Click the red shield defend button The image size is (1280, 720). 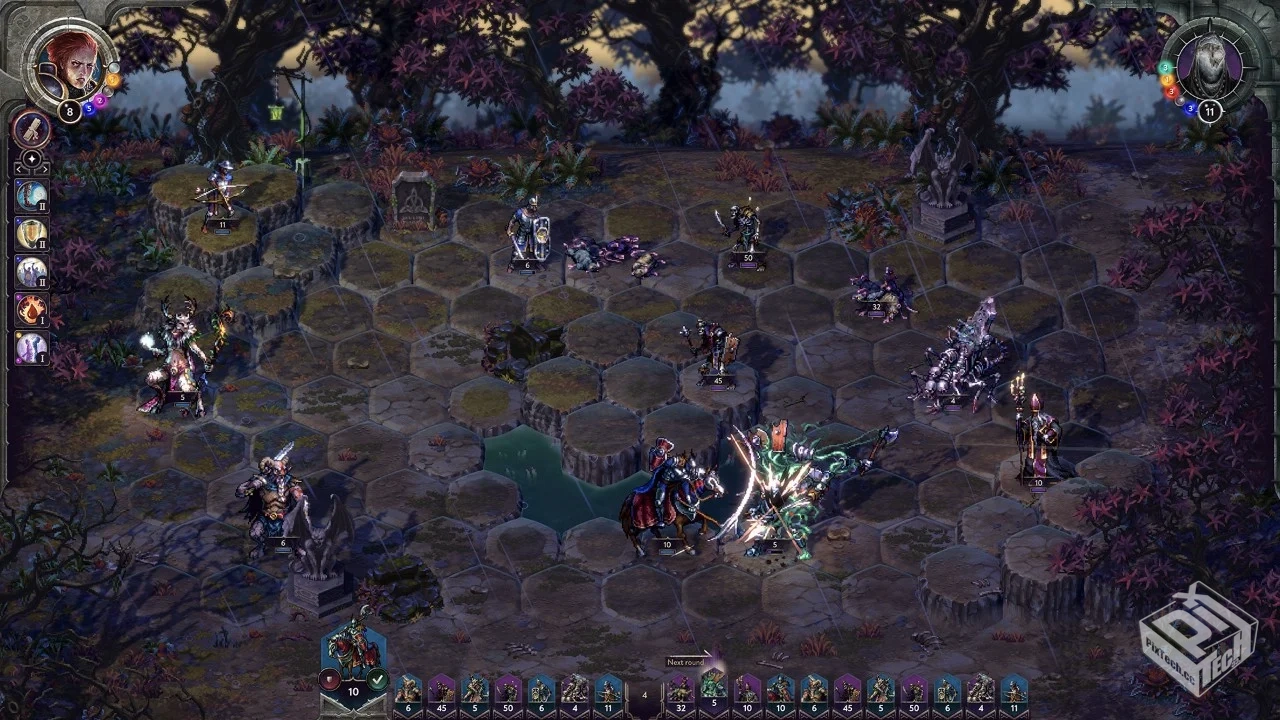(329, 681)
